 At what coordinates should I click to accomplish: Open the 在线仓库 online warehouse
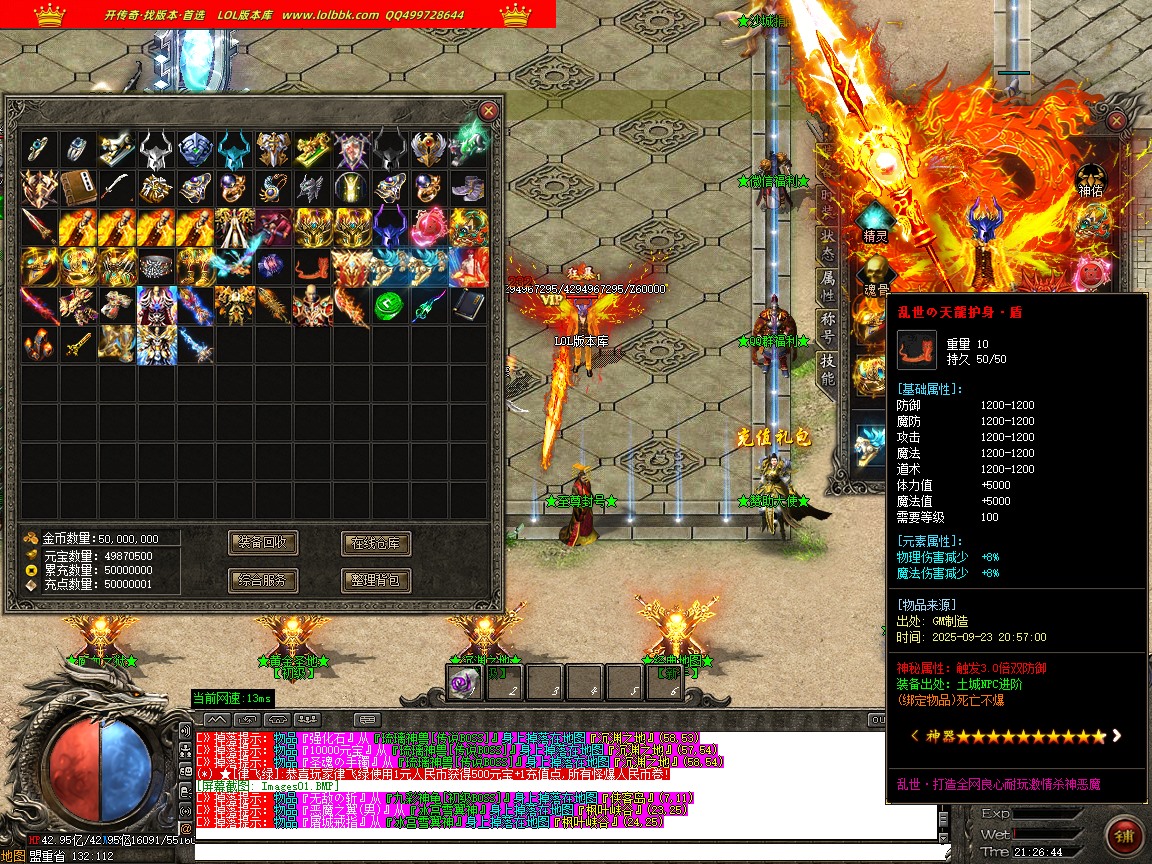coord(376,543)
